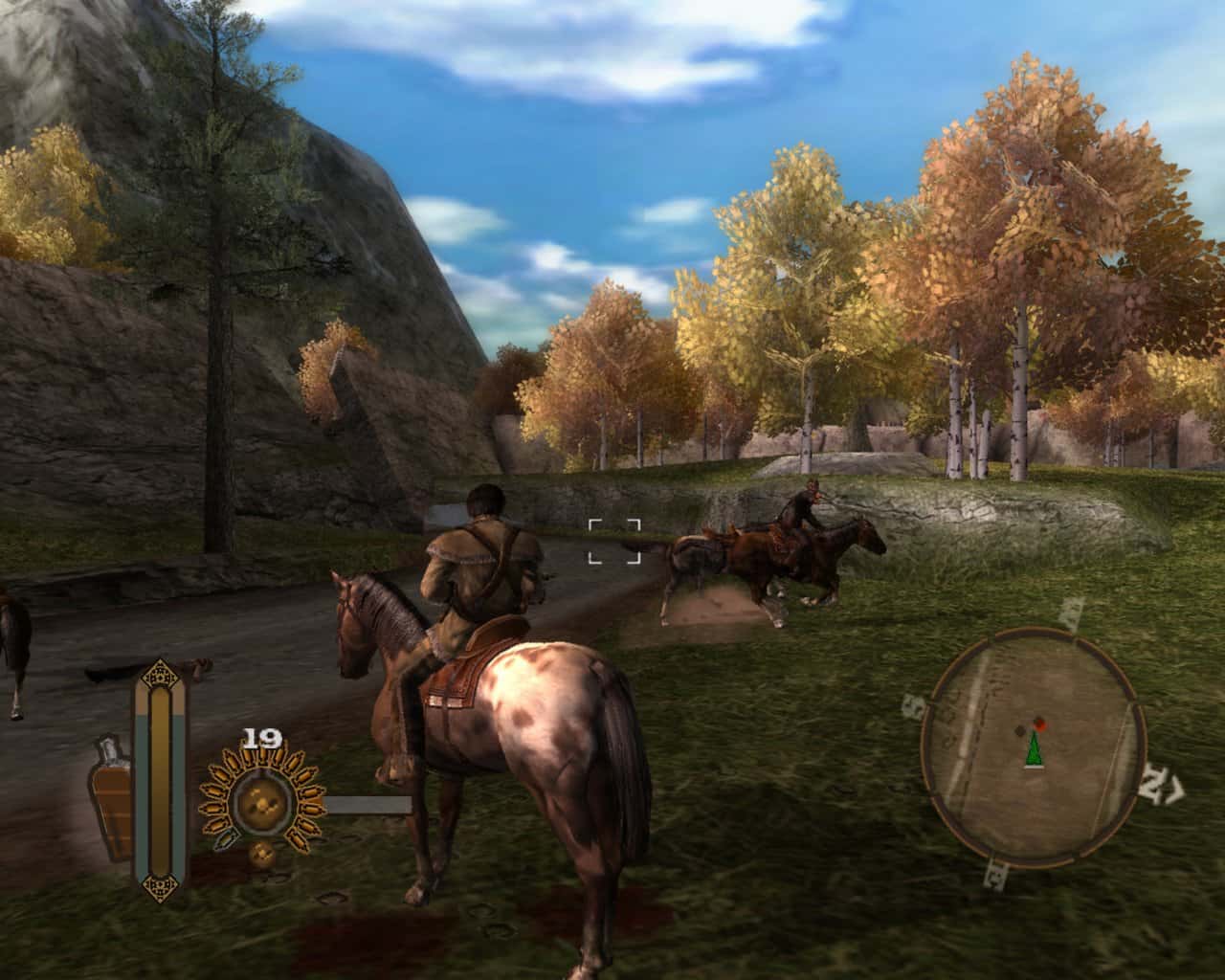
Task: Click the skull emblem inside the ammo cylinder
Action: click(260, 804)
